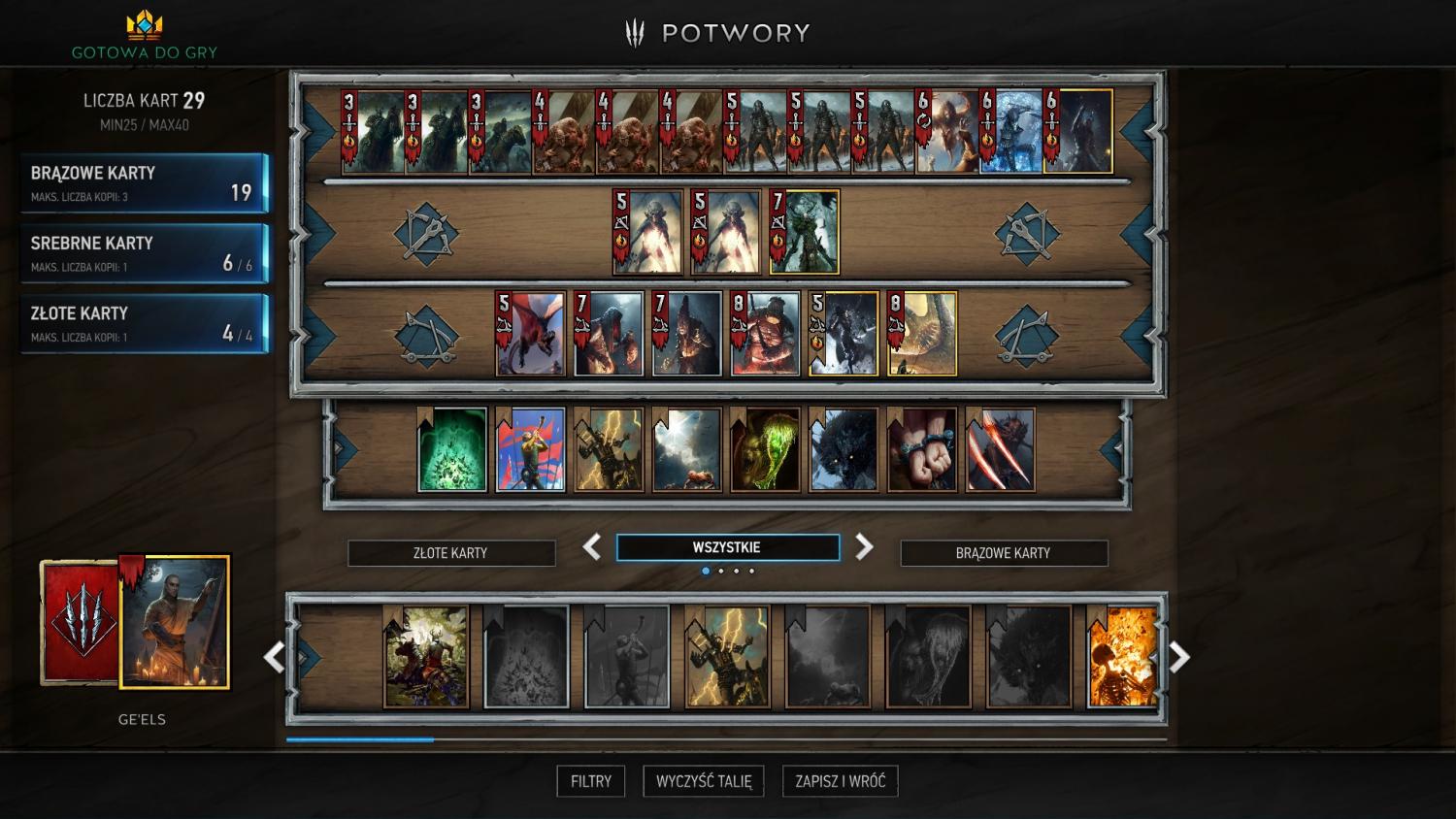Browse collection left with the arrow
Viewport: 1456px width, 819px height.
tap(274, 658)
